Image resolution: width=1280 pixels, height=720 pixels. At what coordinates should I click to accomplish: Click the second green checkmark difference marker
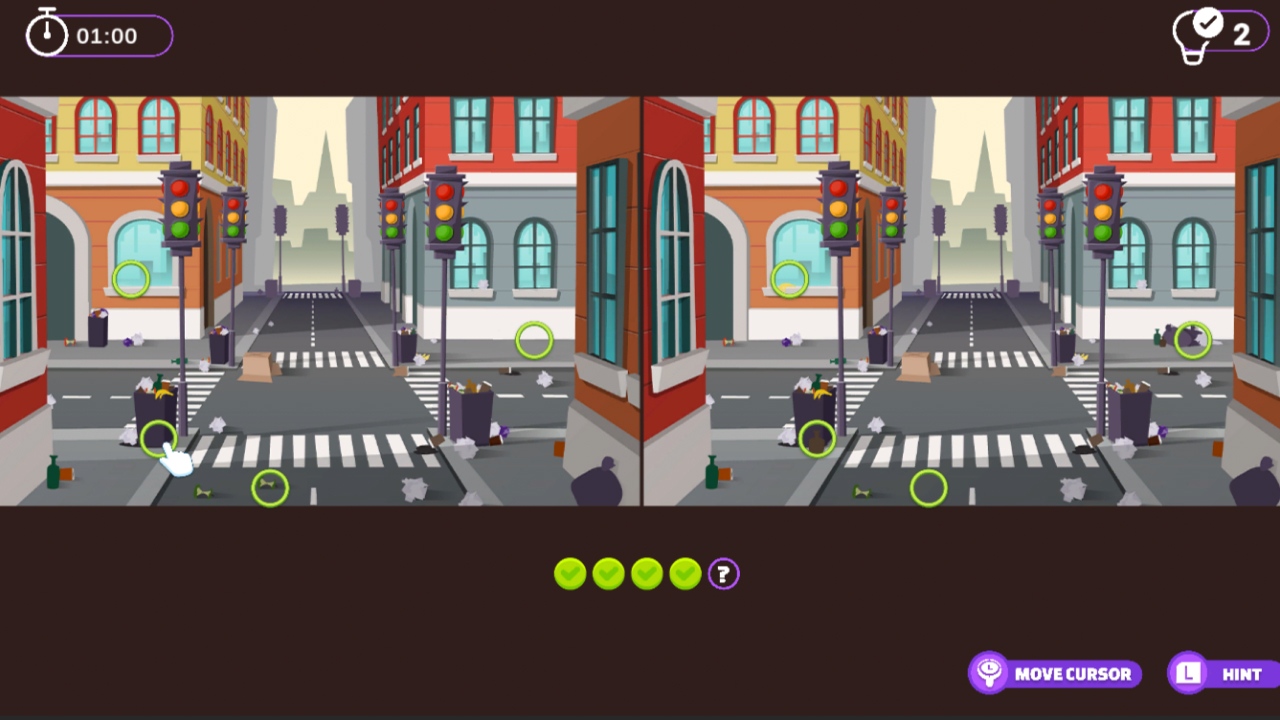pos(607,573)
